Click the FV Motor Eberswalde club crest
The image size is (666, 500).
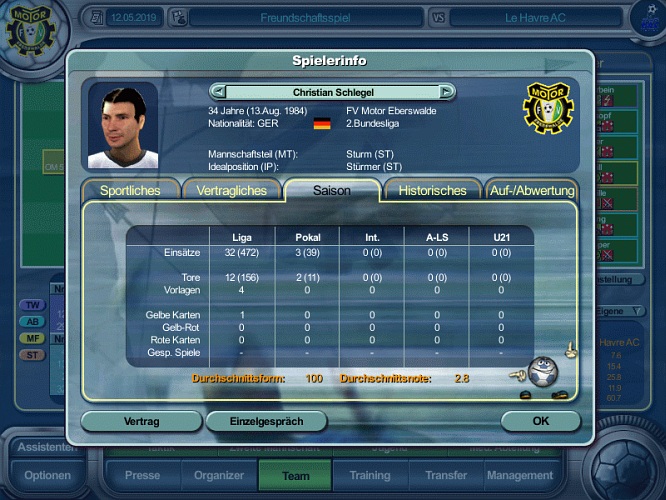coord(546,109)
